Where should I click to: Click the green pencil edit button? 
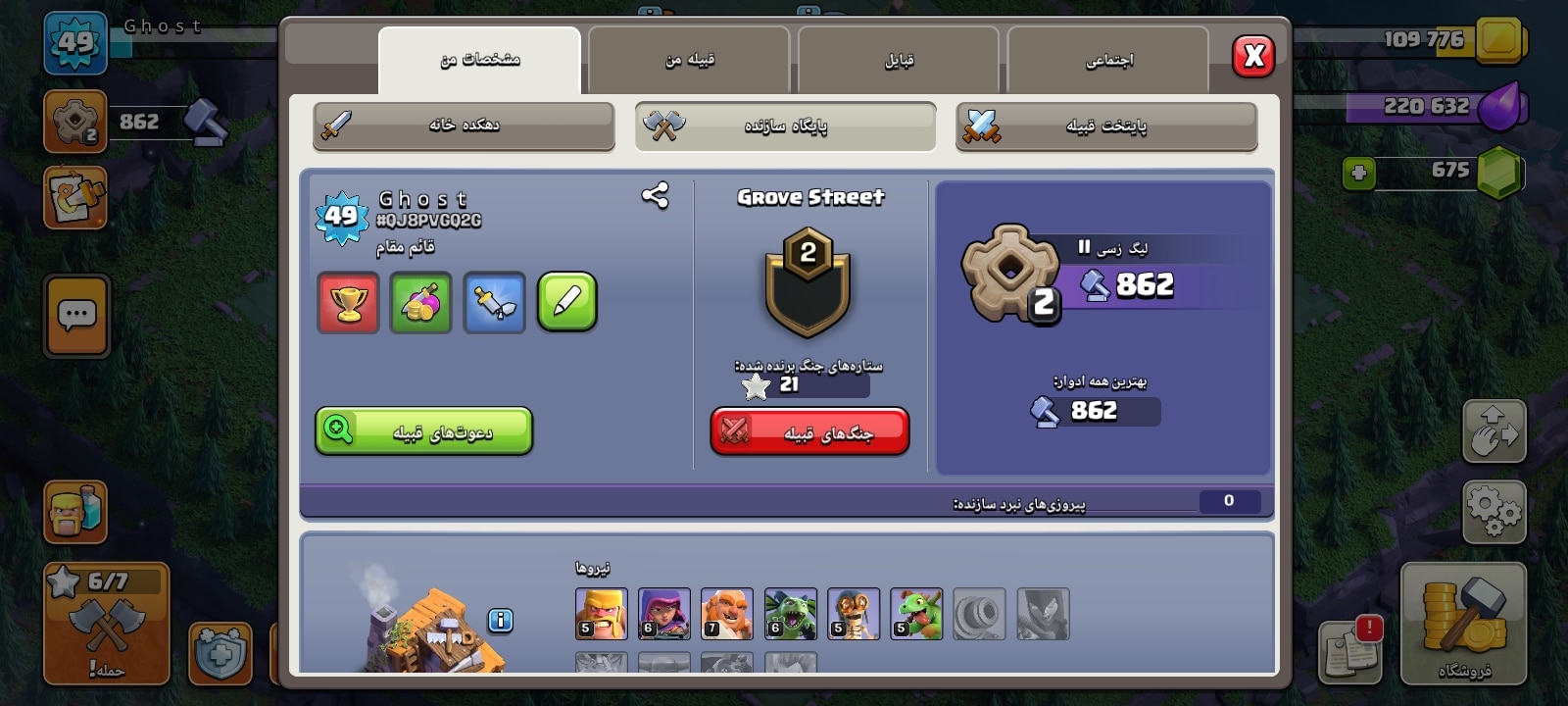567,303
